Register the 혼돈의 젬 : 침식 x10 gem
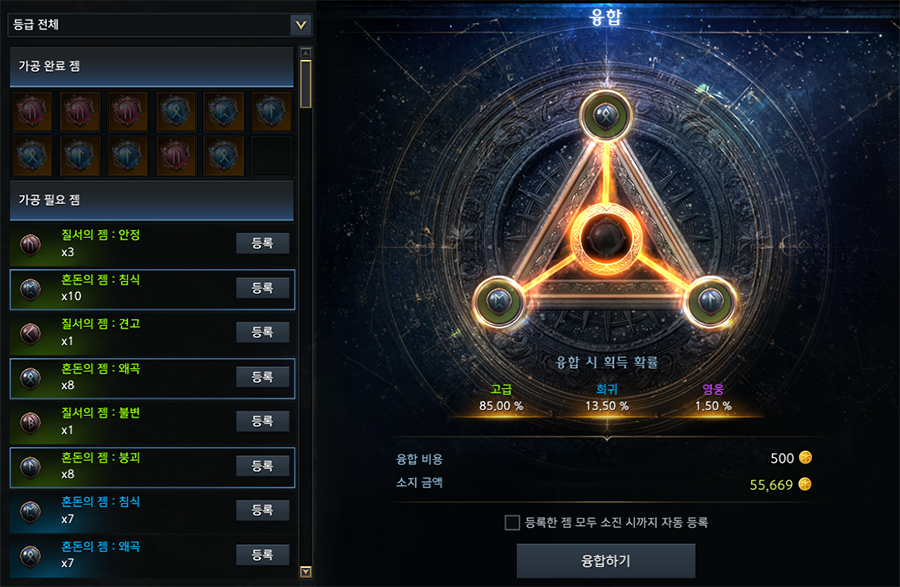 pyautogui.click(x=262, y=288)
